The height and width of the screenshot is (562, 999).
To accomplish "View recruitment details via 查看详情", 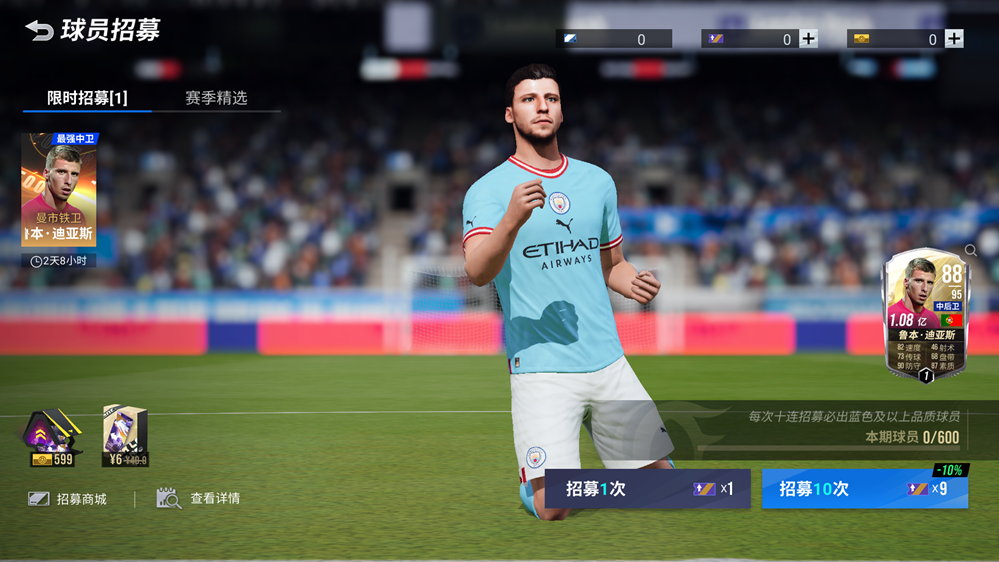I will 199,498.
